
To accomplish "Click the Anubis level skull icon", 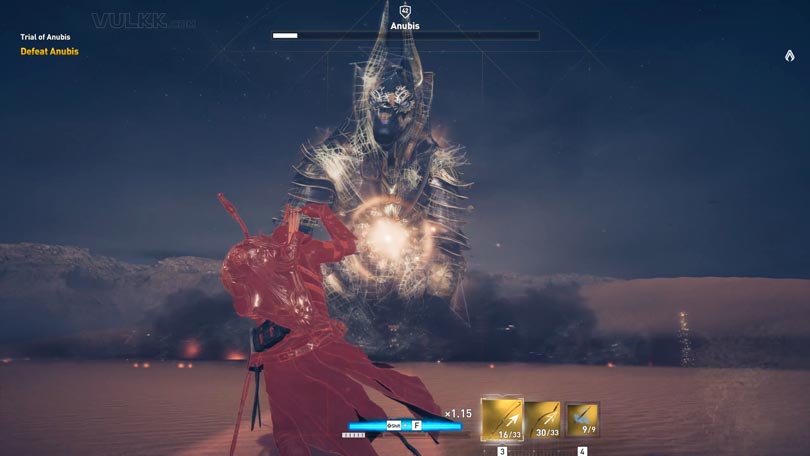I will 405,11.
